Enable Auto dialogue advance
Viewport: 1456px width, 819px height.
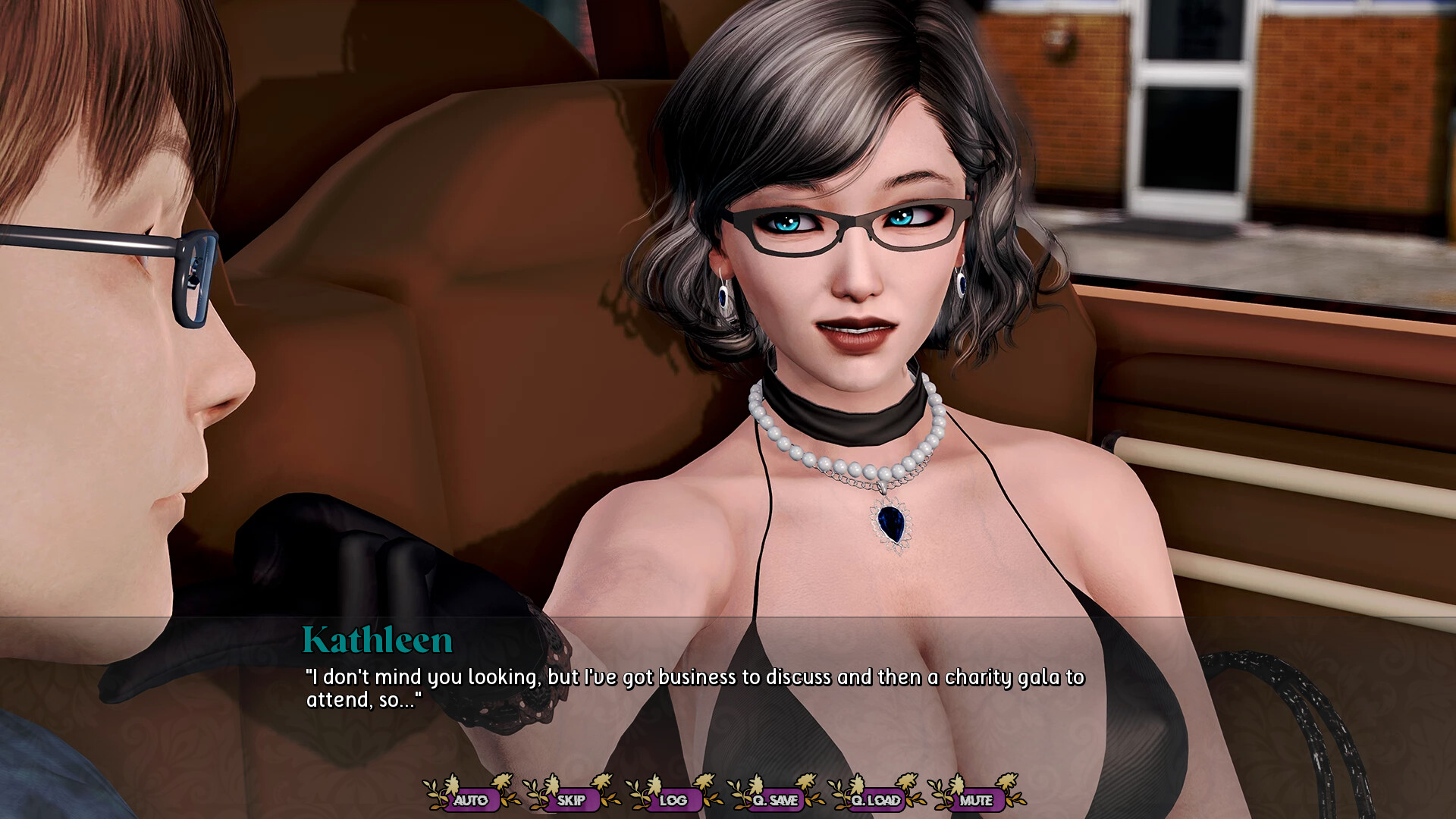pyautogui.click(x=471, y=799)
